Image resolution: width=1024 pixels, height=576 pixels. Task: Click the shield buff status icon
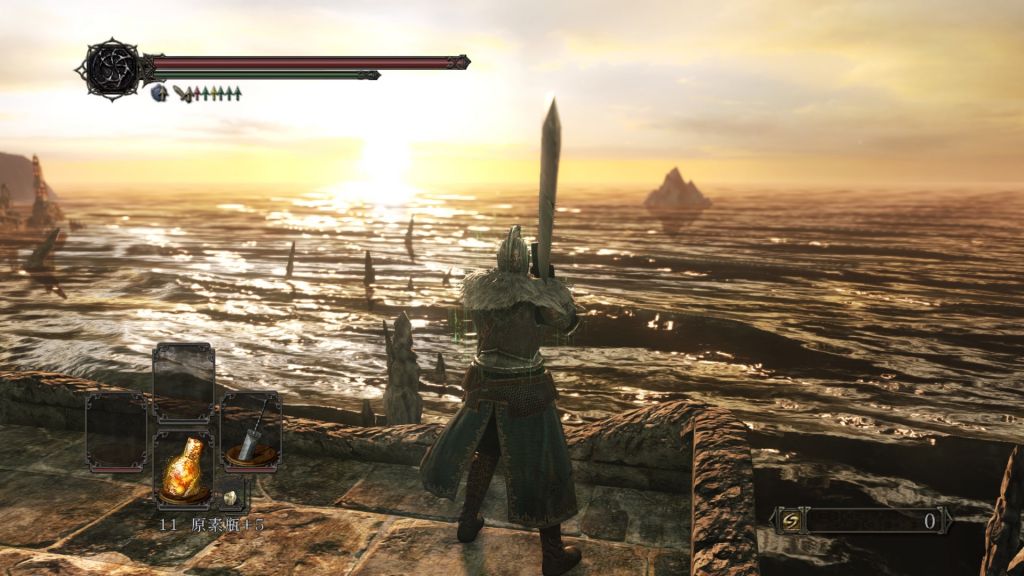pyautogui.click(x=158, y=93)
